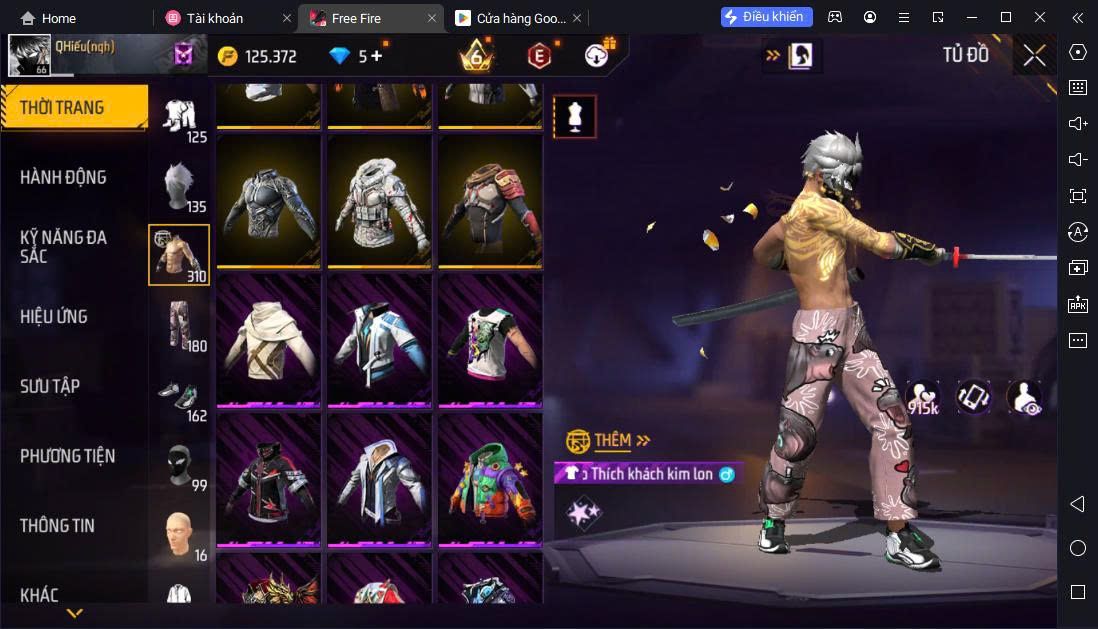Open the emulator Điều khiển controls
The image size is (1098, 629).
(766, 17)
